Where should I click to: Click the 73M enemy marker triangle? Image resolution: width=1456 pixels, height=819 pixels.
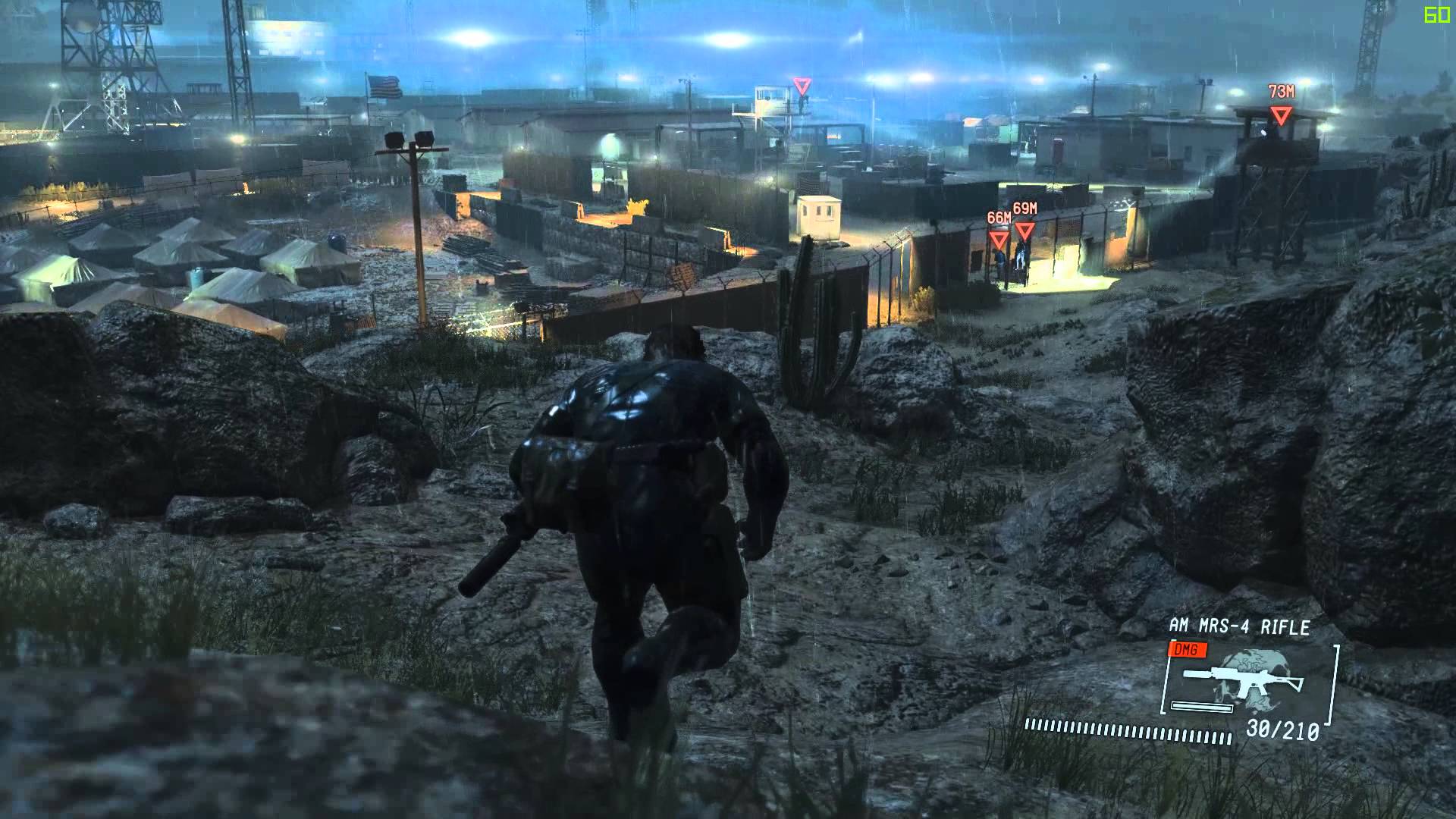pos(1281,115)
